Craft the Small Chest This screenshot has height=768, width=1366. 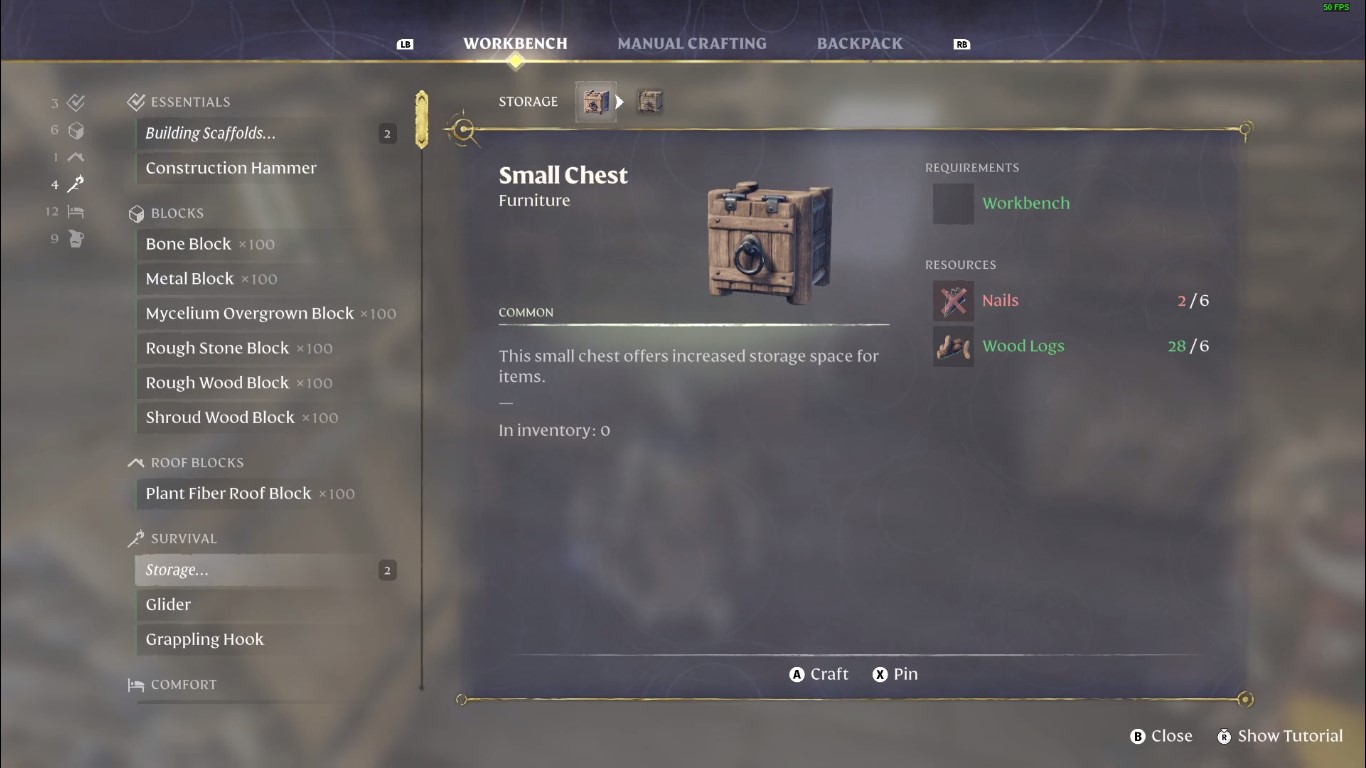pos(818,673)
